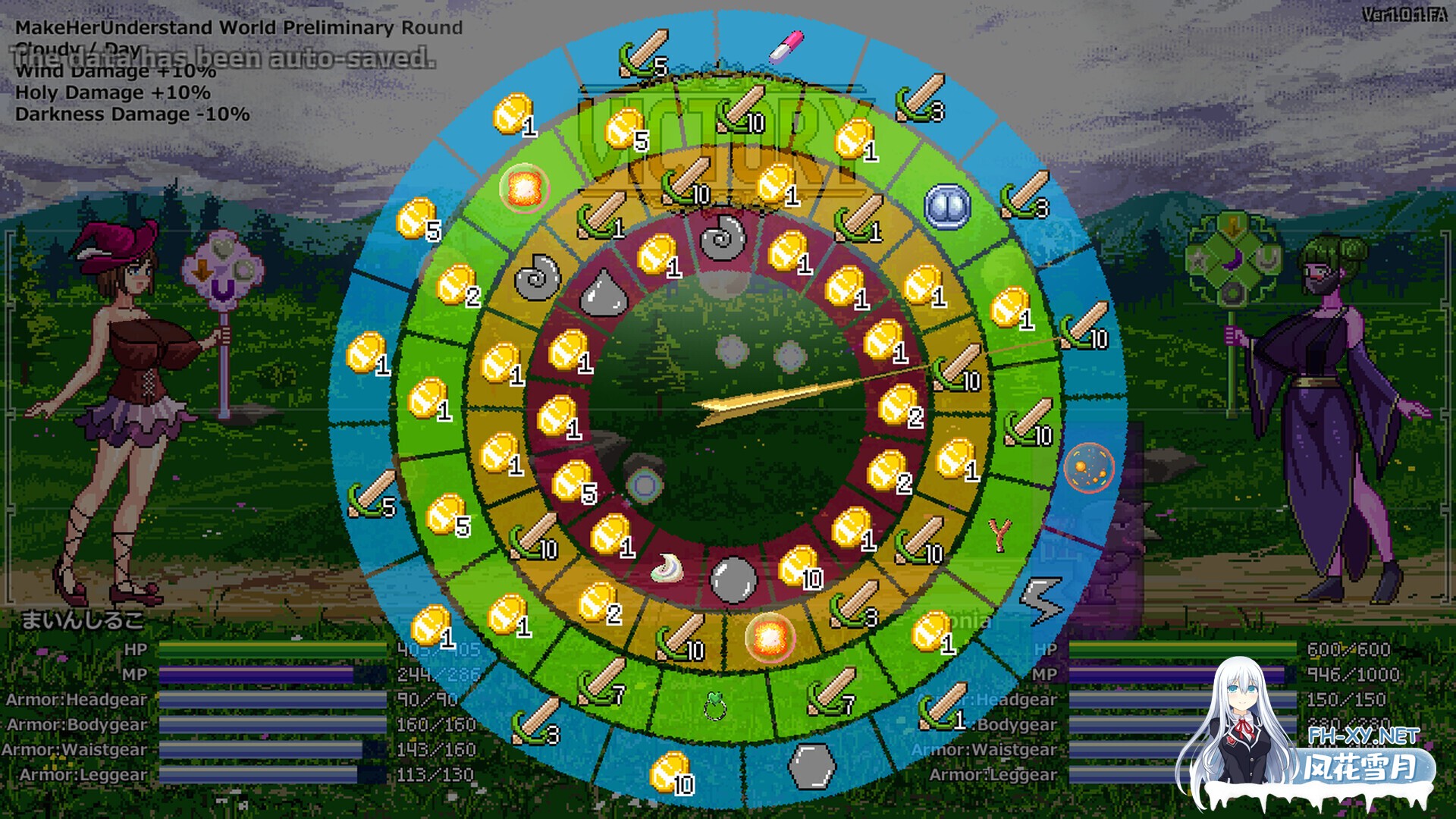Image resolution: width=1456 pixels, height=819 pixels.
Task: Click the blue round orb wheel icon
Action: click(x=948, y=206)
